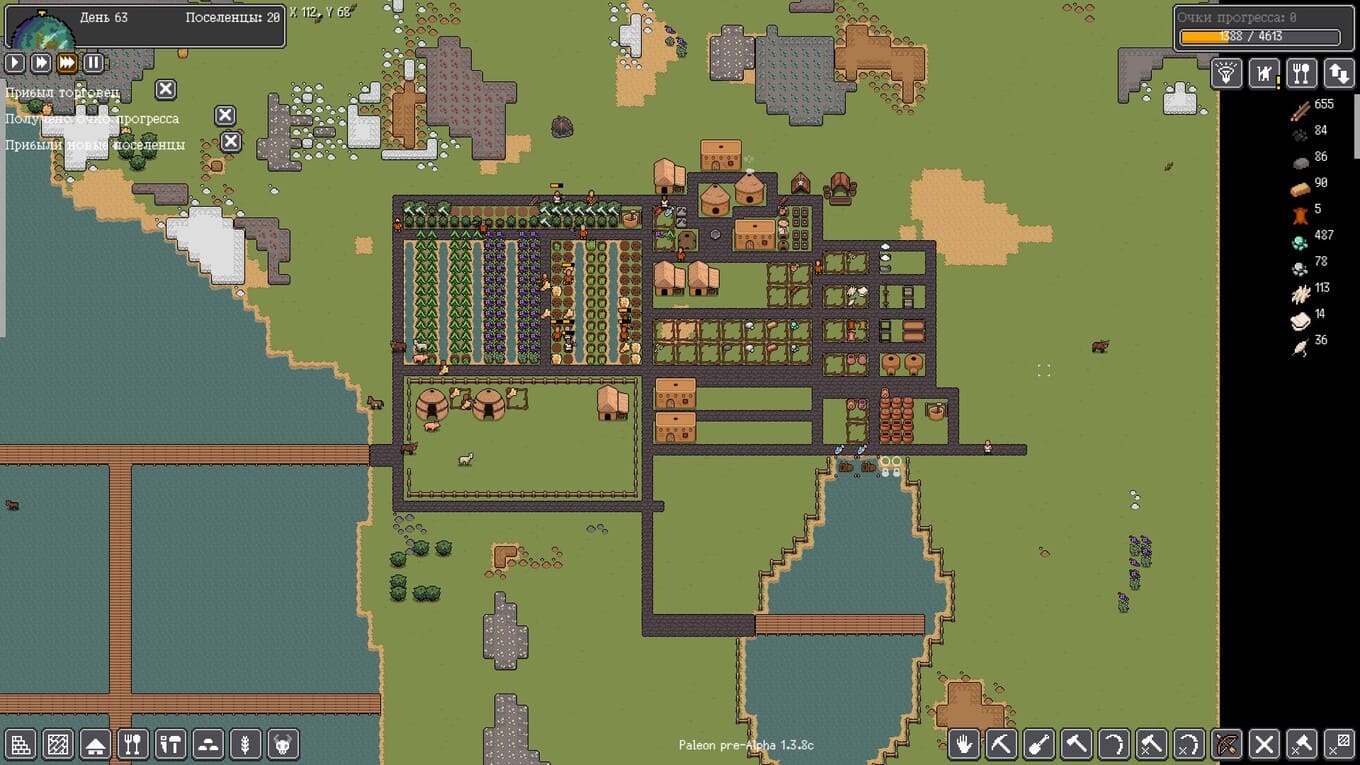This screenshot has height=765, width=1360.
Task: Set game speed to normal play
Action: click(15, 63)
